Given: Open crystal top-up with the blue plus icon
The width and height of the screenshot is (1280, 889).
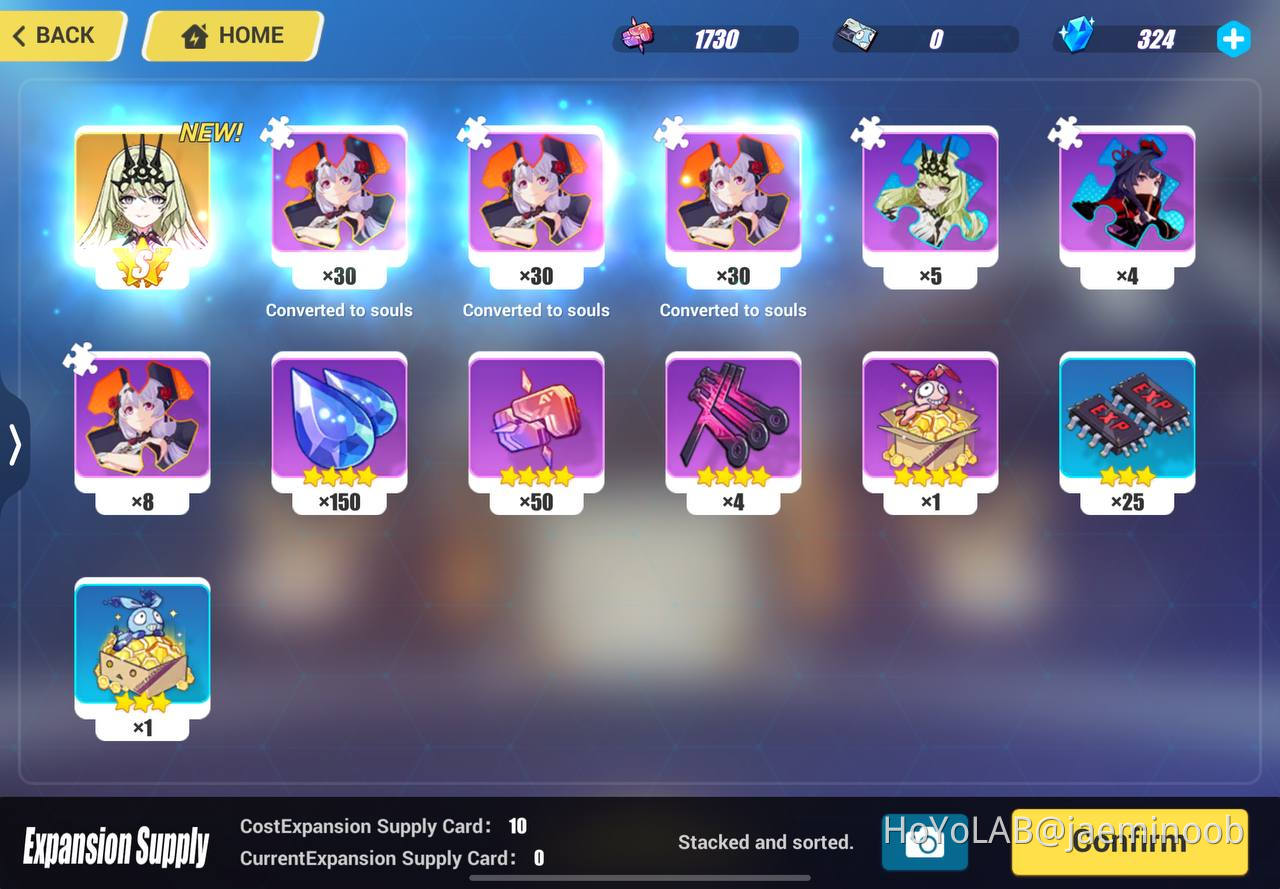Looking at the screenshot, I should pyautogui.click(x=1233, y=39).
